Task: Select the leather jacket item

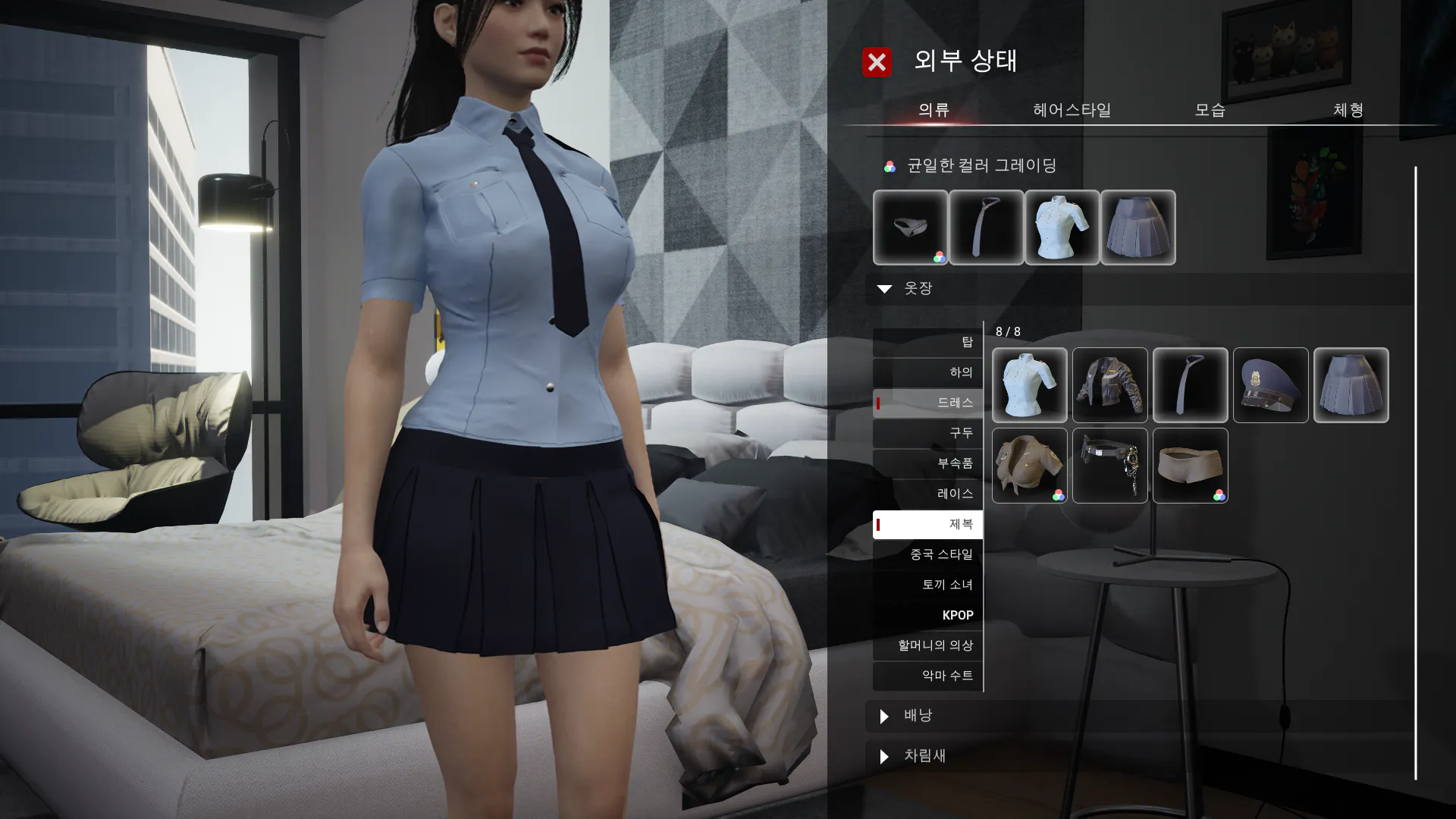Action: [1109, 385]
